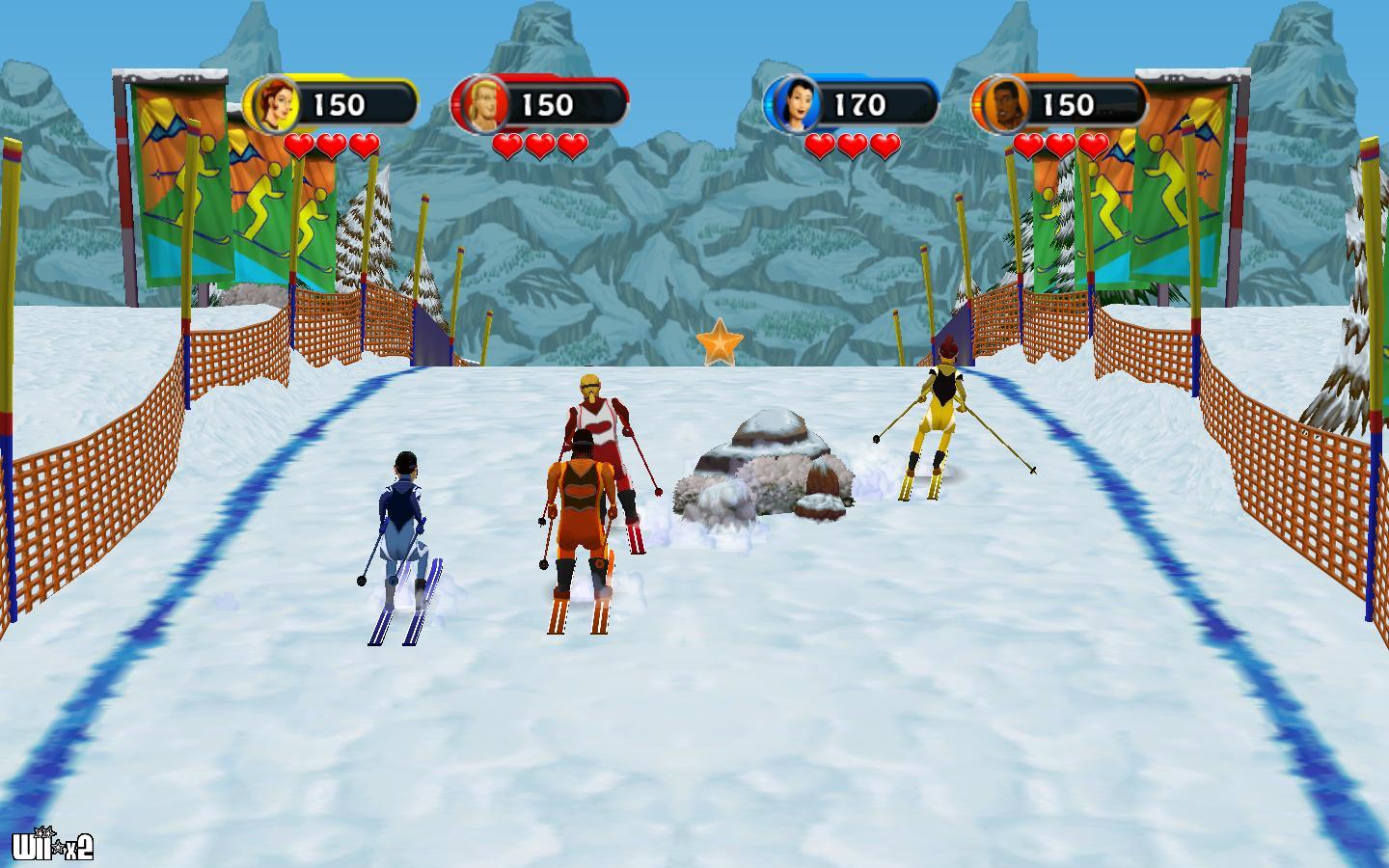Choose the blue player's portrait
Image resolution: width=1389 pixels, height=868 pixels.
tap(794, 104)
